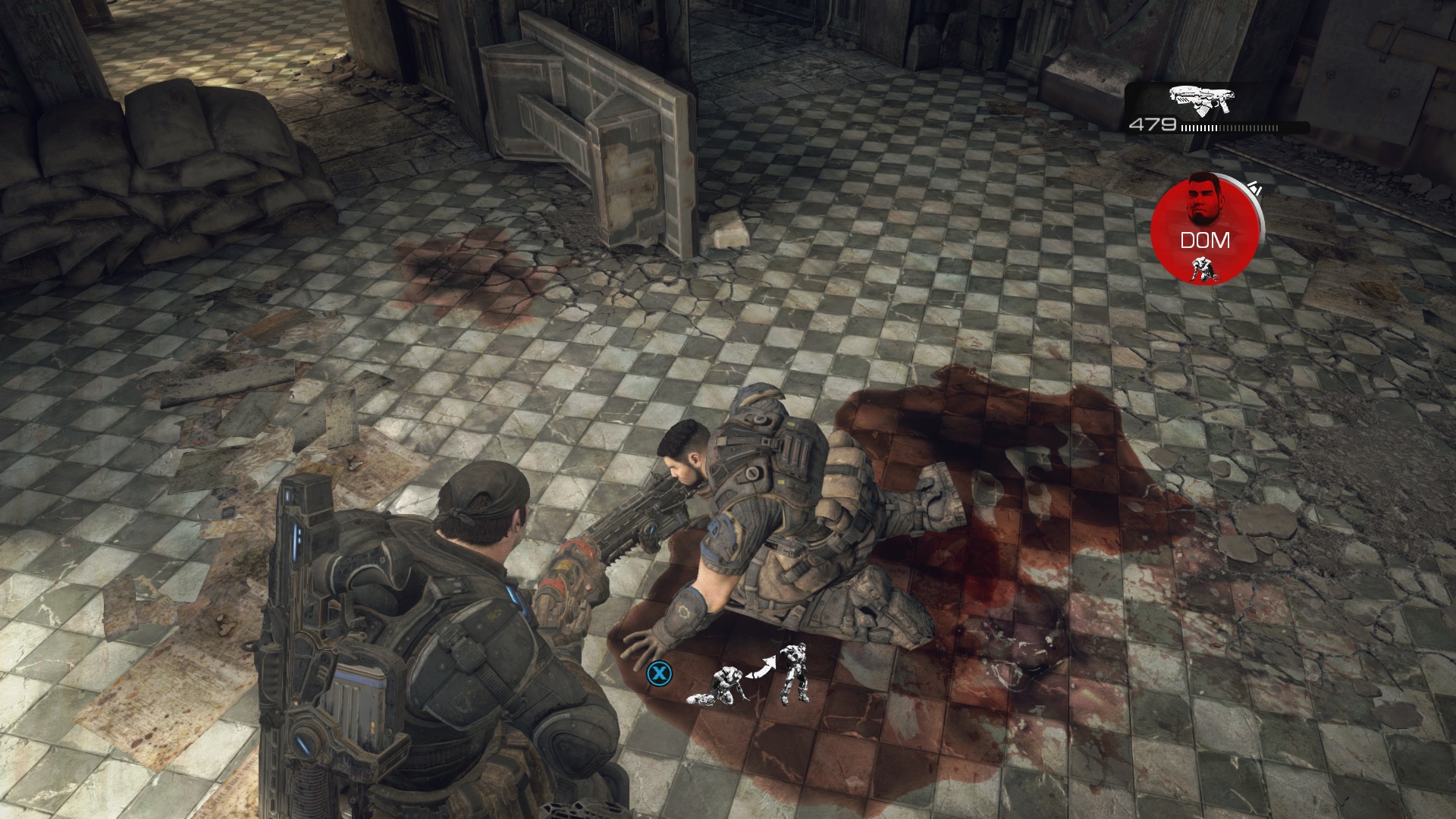Click the DOM name label
Screen dimensions: 1456x819
[x=1204, y=240]
